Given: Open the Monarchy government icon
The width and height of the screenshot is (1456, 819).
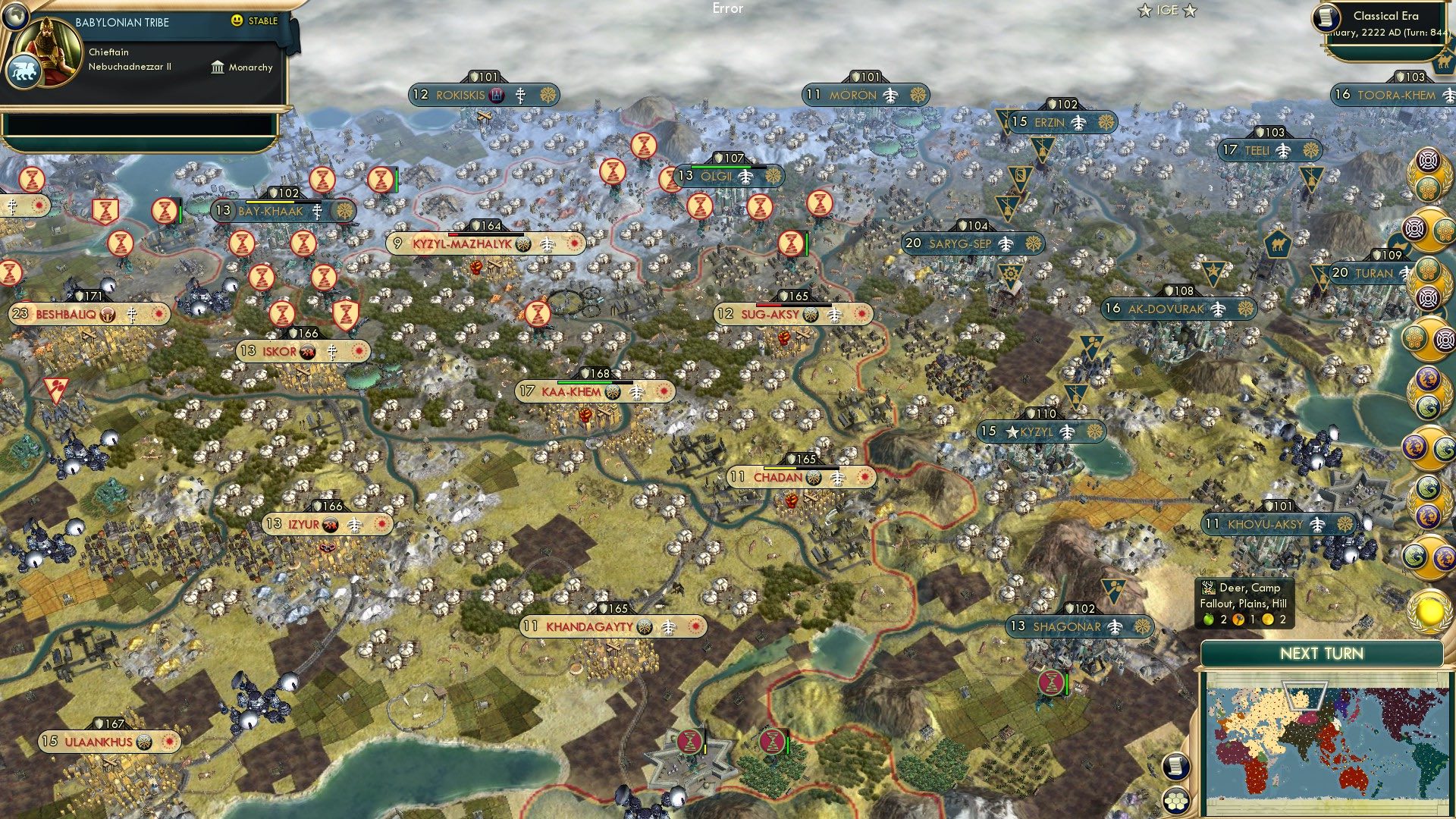Looking at the screenshot, I should click(217, 67).
